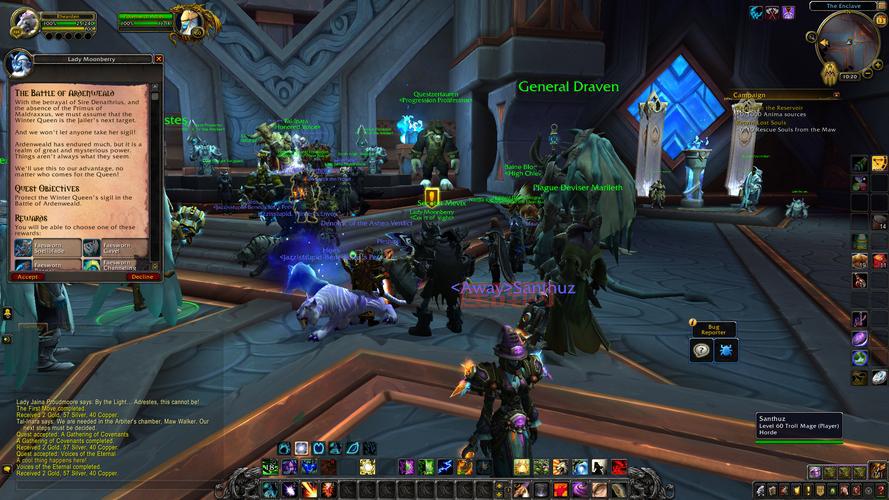
Task: Open the minimap of The Enclave
Action: tap(846, 38)
